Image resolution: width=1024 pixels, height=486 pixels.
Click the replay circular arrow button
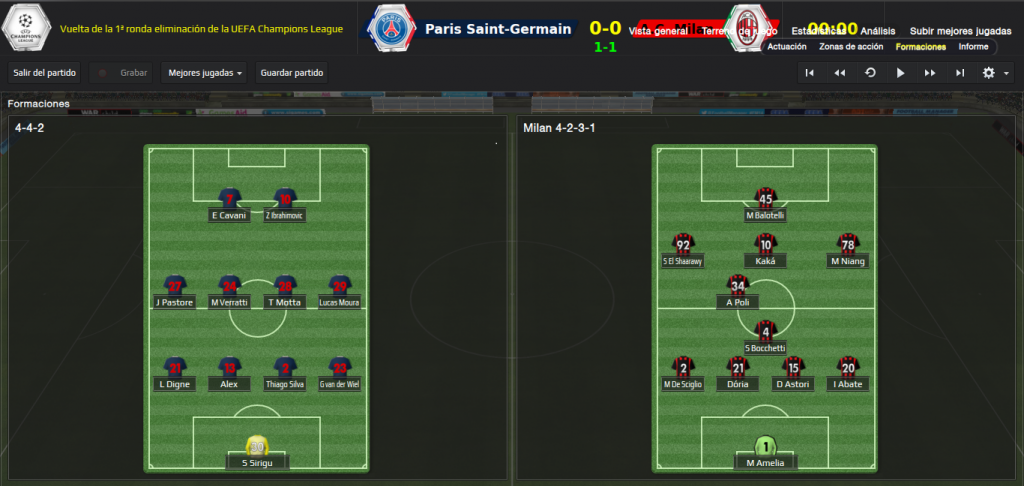coord(870,72)
